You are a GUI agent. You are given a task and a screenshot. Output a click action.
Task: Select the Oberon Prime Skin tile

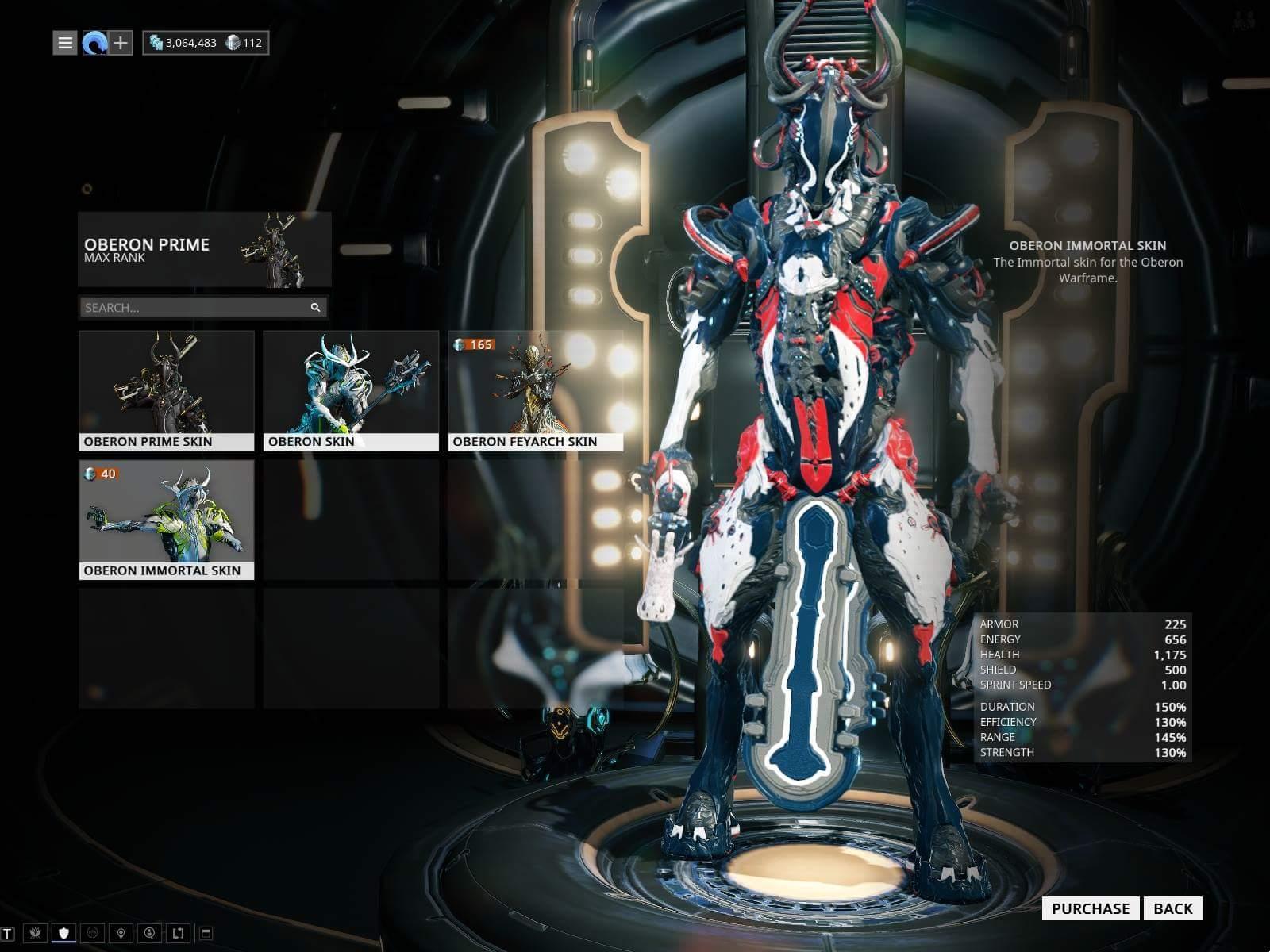(167, 390)
